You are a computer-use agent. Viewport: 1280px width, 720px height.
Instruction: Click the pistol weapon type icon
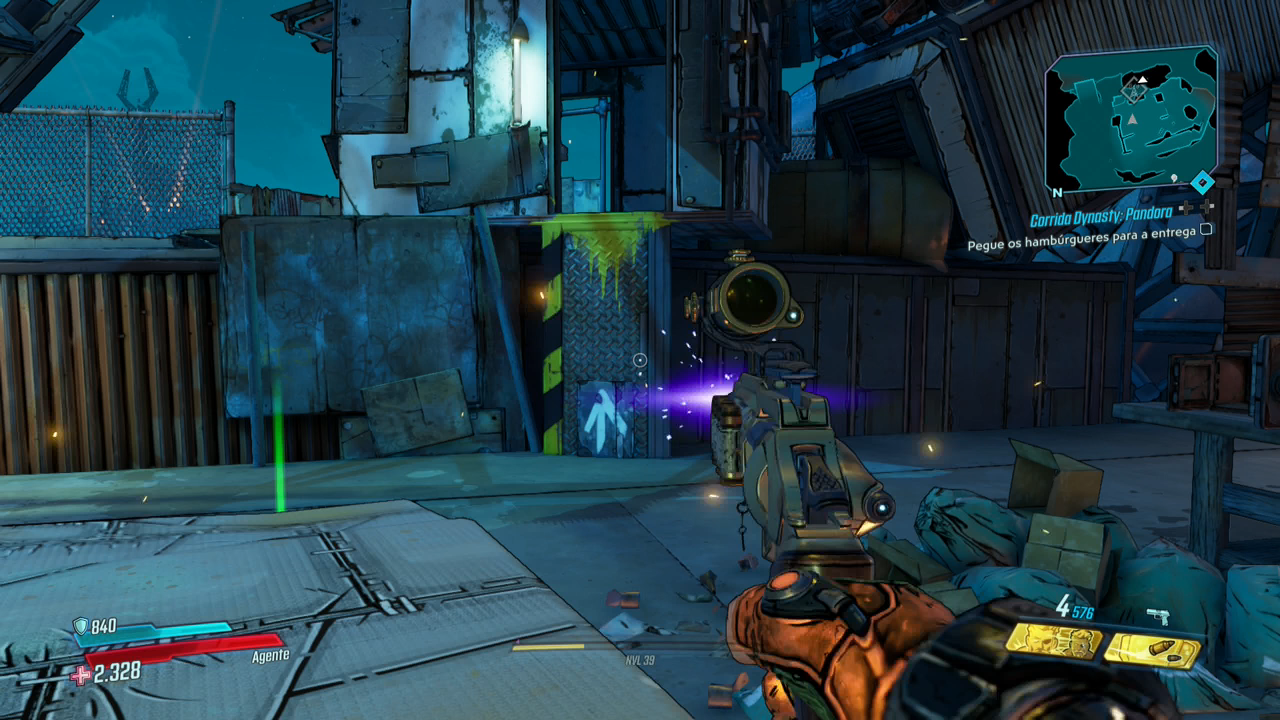tap(1159, 616)
